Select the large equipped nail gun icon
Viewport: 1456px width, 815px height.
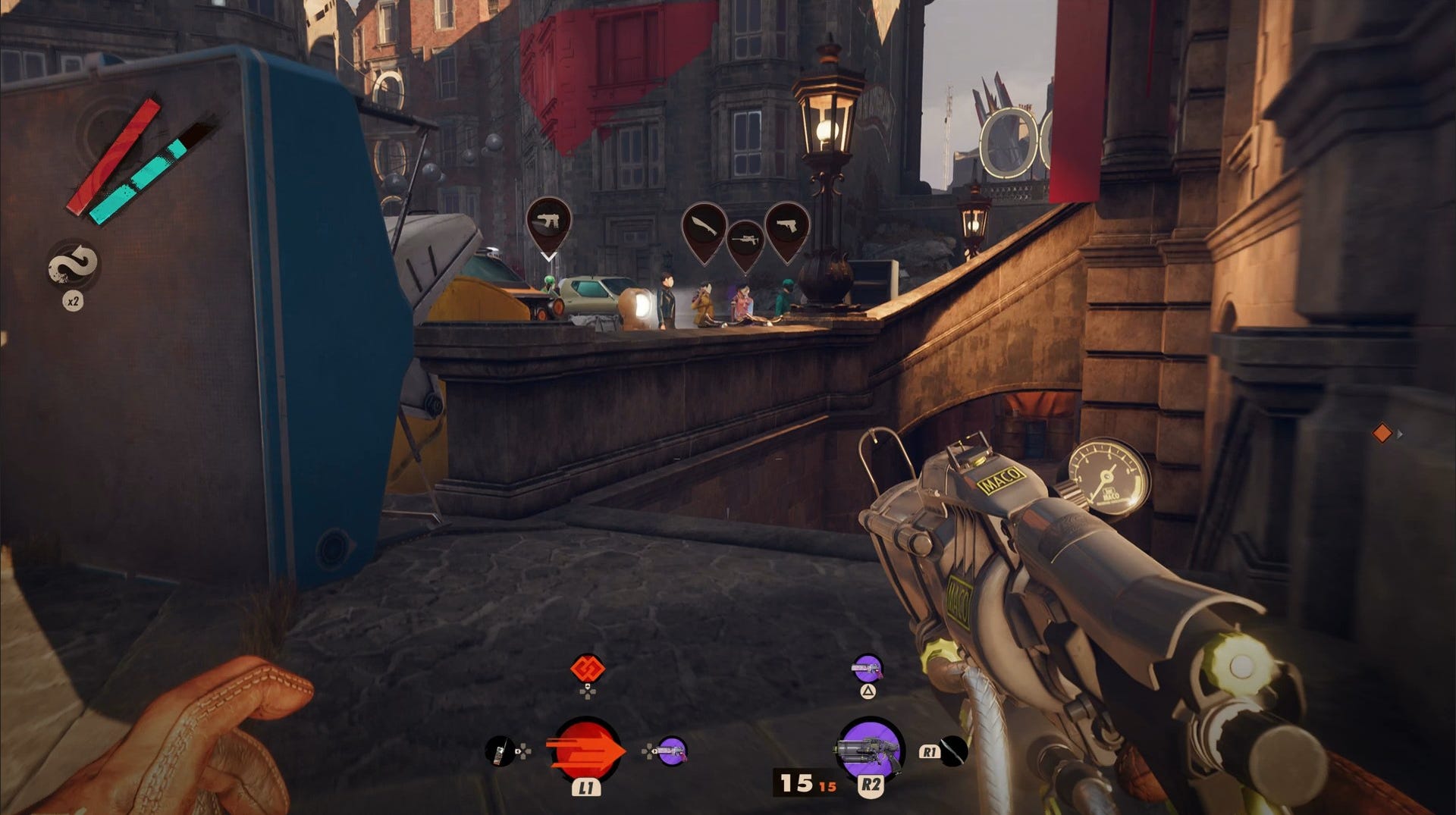point(870,749)
